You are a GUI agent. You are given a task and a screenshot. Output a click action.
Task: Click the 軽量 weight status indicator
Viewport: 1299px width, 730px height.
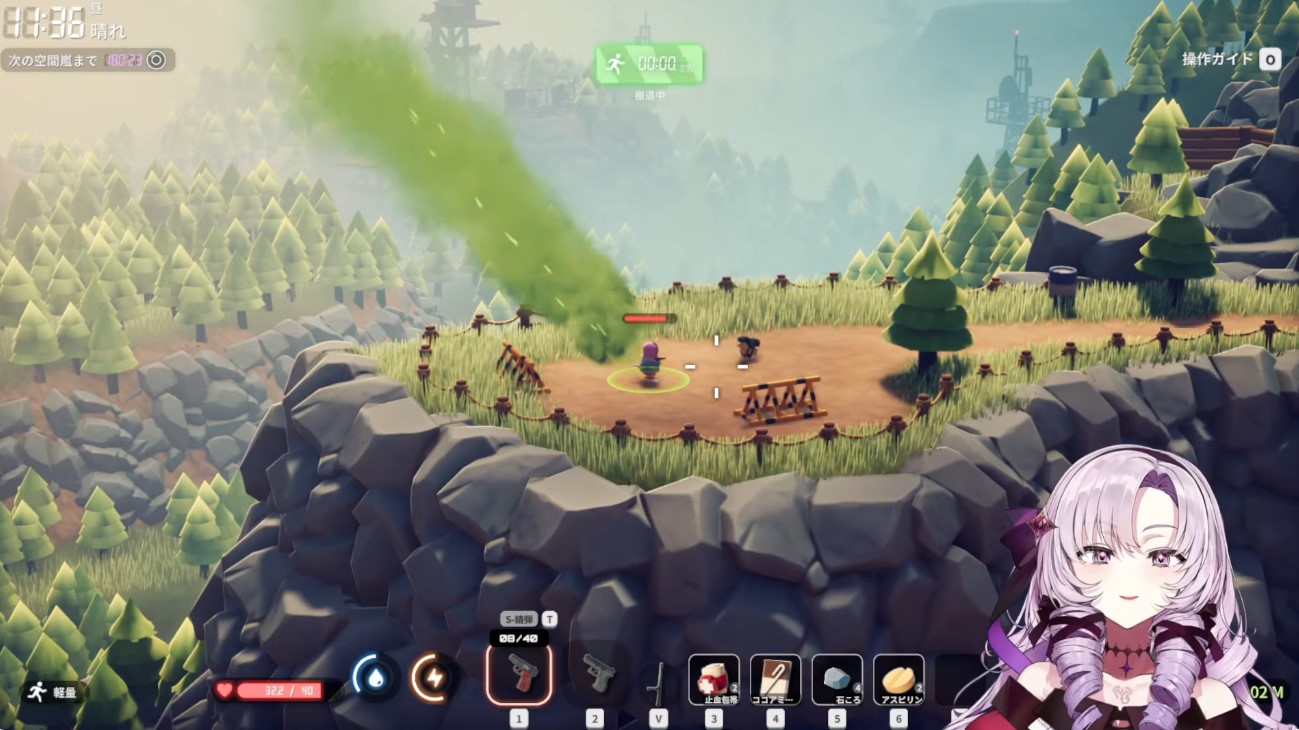pos(56,691)
